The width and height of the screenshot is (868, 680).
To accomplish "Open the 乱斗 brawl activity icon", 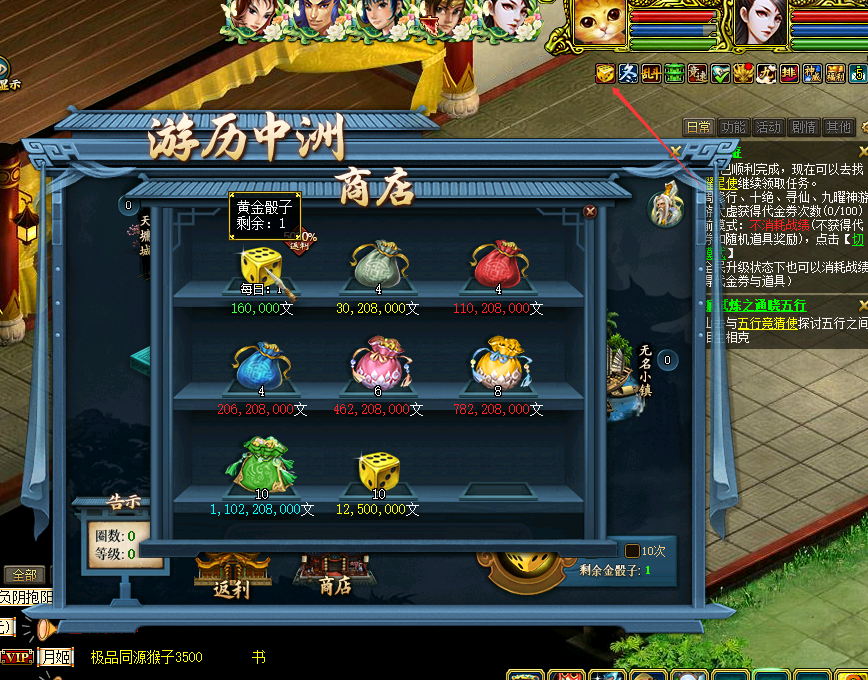I will point(651,73).
